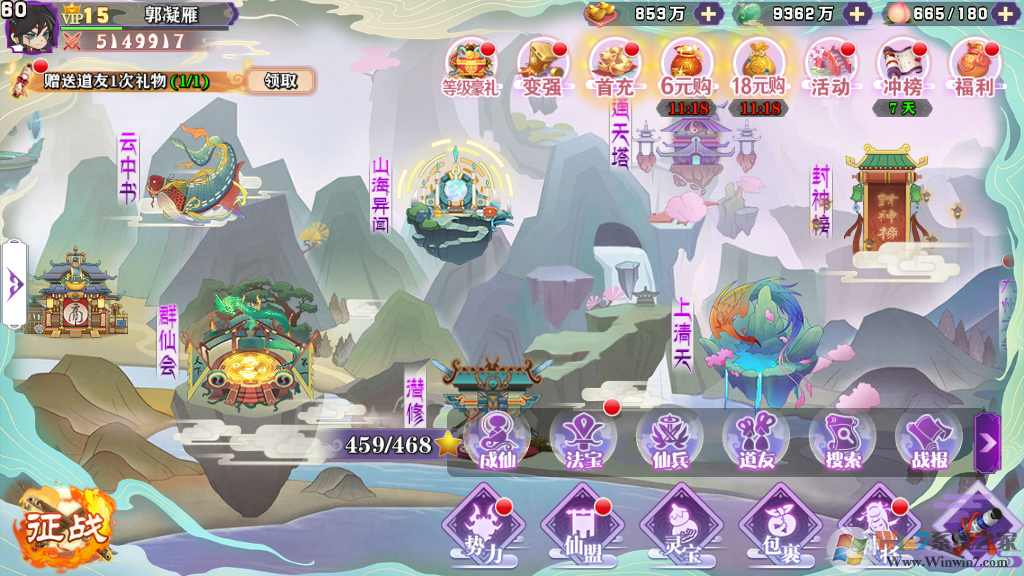Open the 首充 first recharge offer
Screen dimensions: 1024x576
tap(614, 67)
